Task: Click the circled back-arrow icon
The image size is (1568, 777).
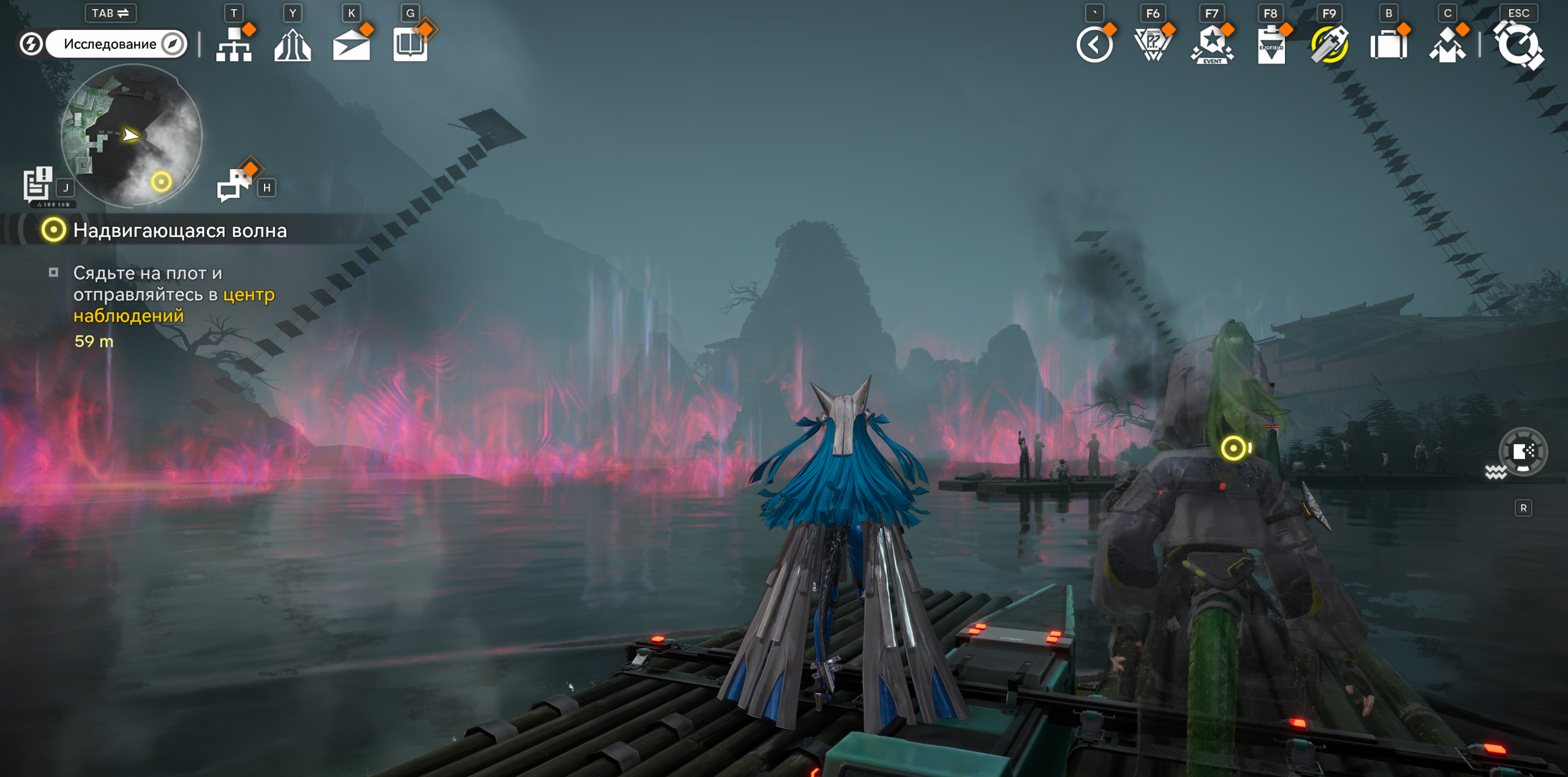Action: click(x=1094, y=45)
